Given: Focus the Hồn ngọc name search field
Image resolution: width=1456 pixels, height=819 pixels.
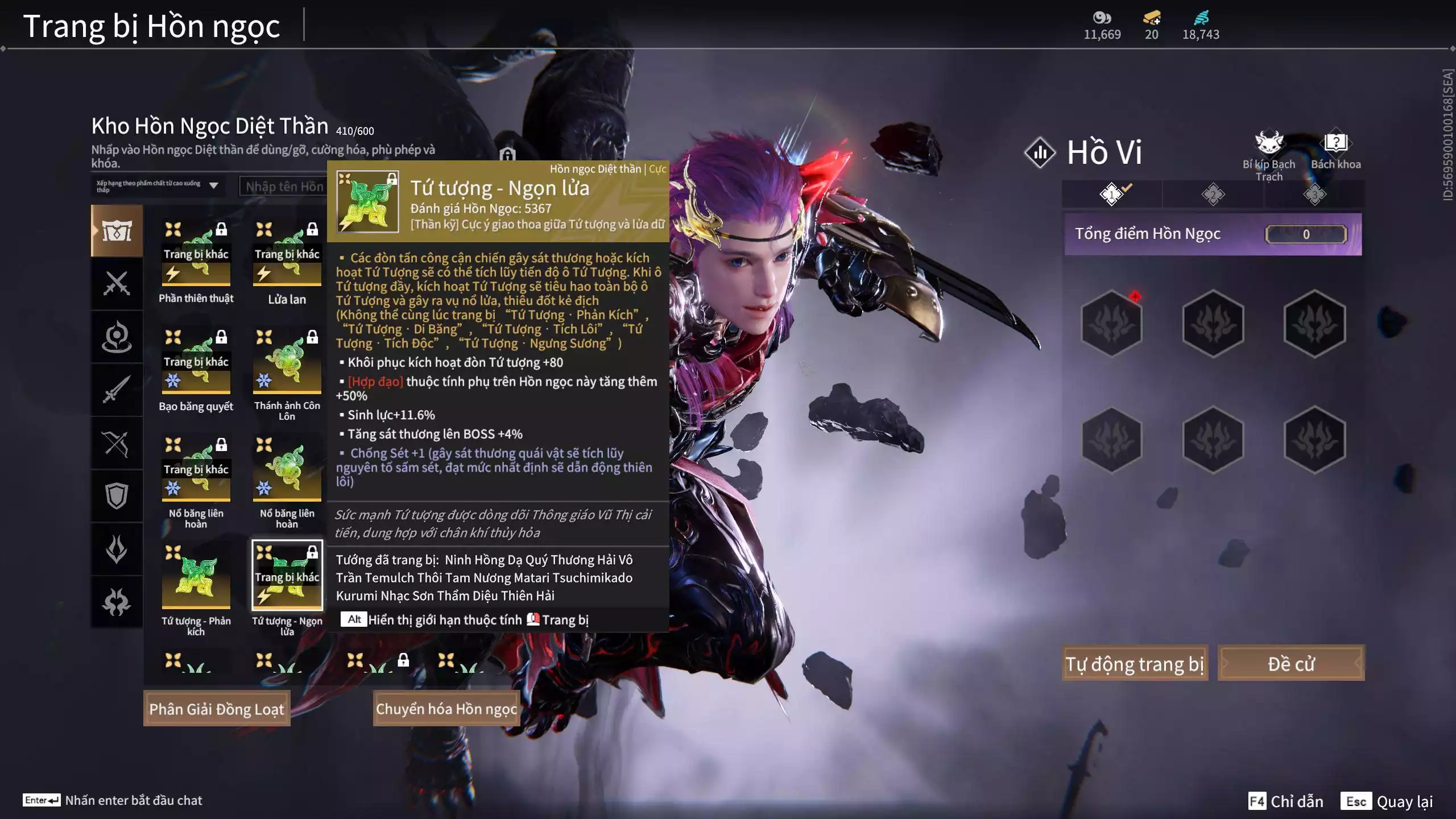Looking at the screenshot, I should tap(284, 187).
